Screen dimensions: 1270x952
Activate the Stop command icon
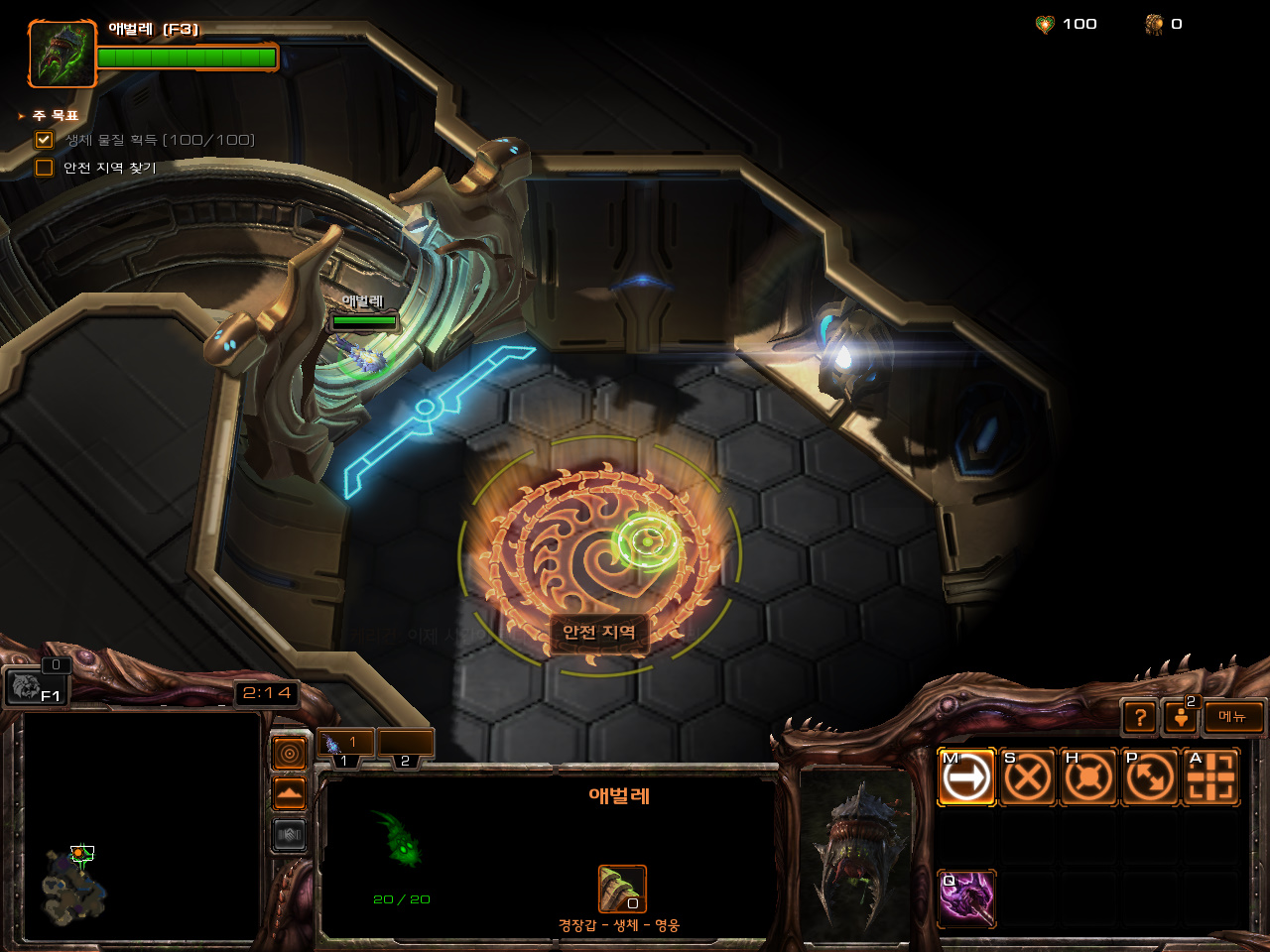coord(1027,777)
